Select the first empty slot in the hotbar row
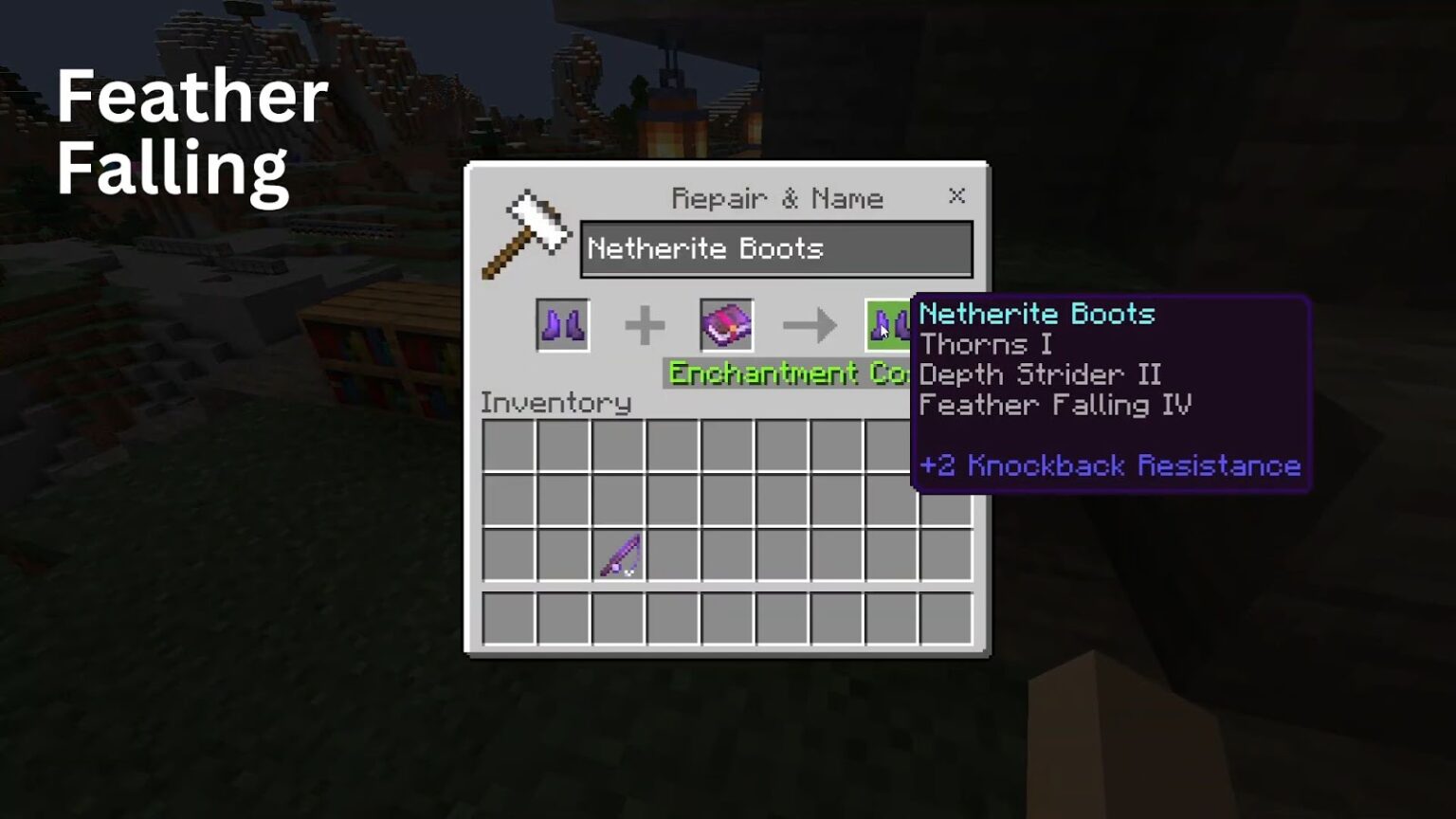 [x=509, y=619]
